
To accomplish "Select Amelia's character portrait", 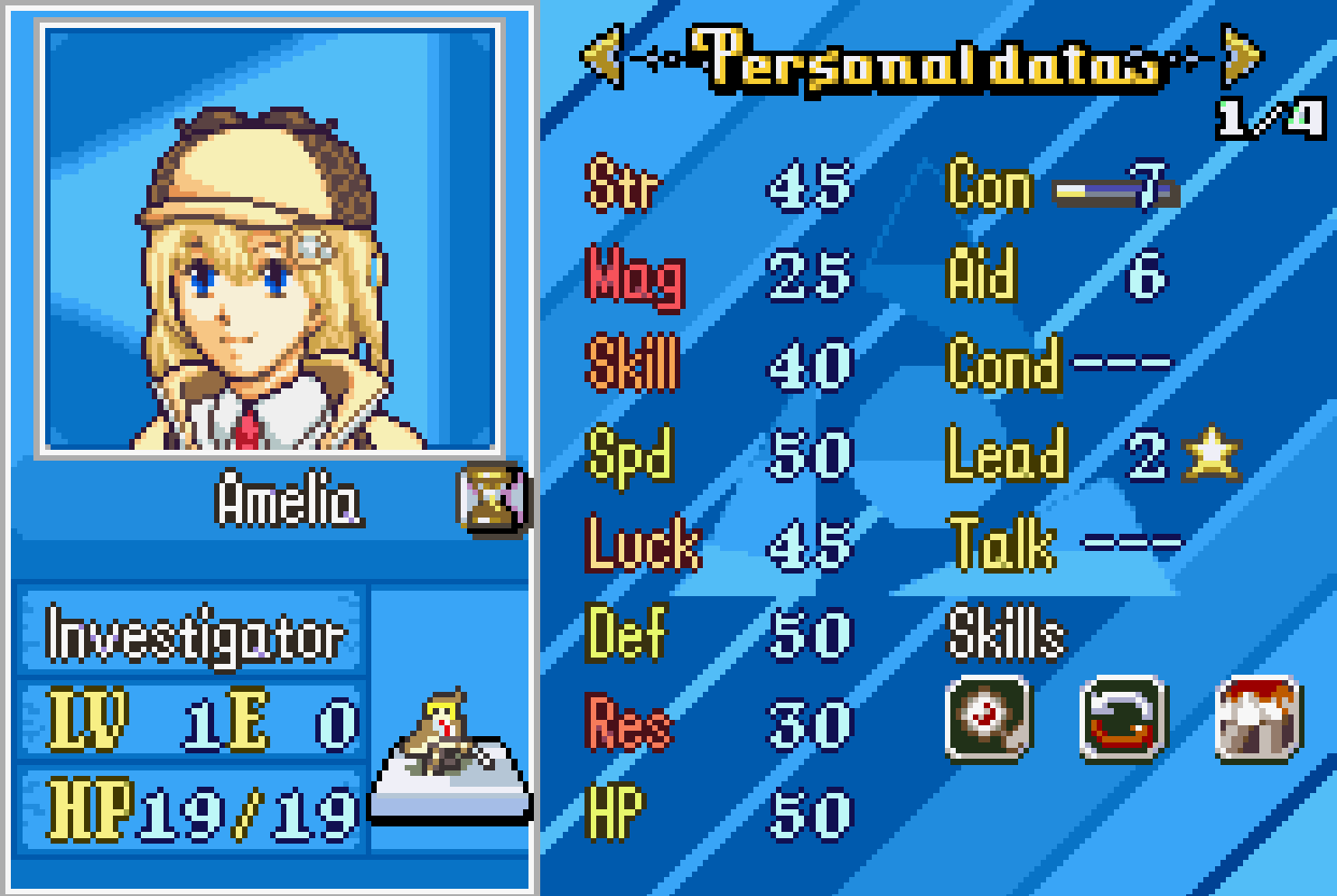I will tap(269, 239).
